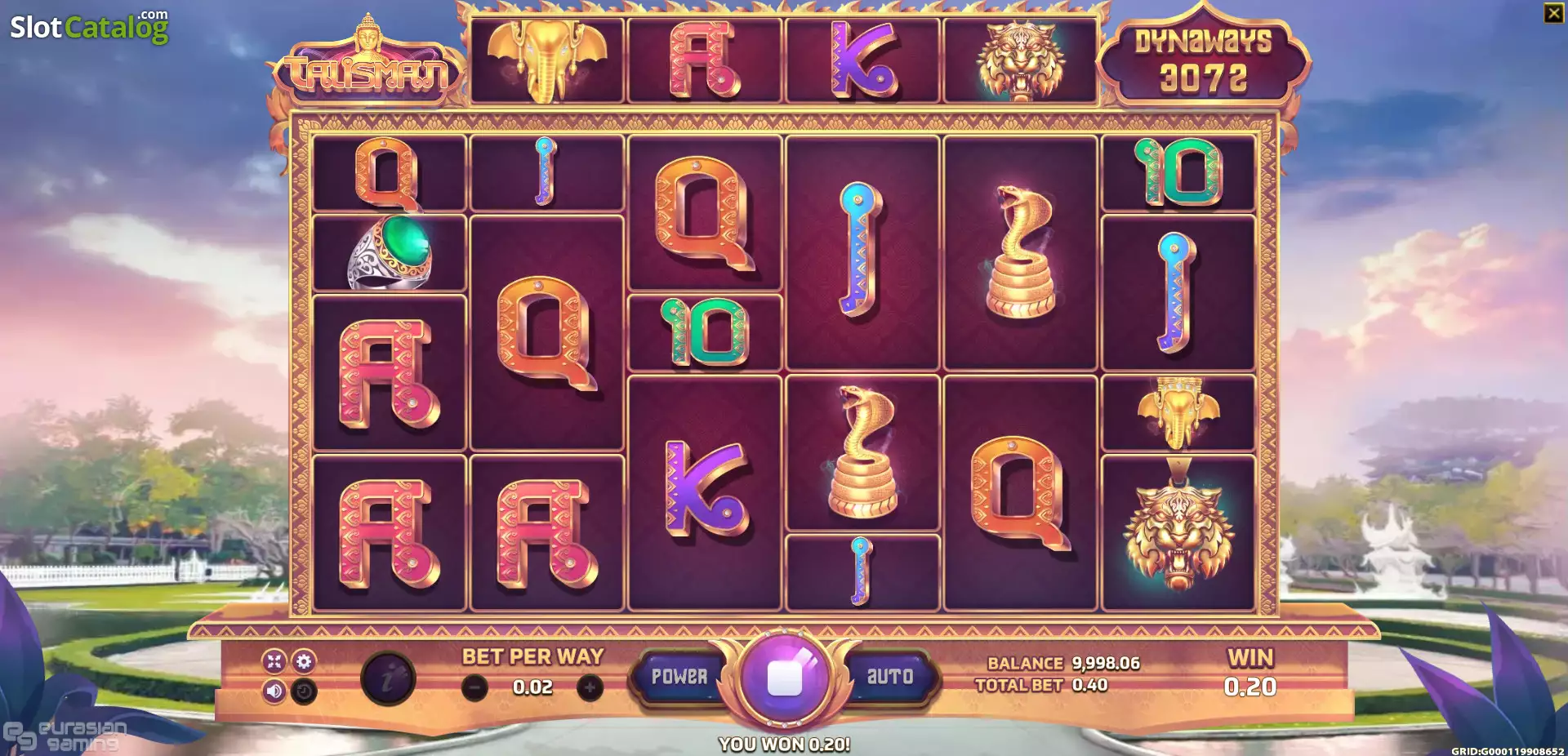
Task: Click the YOU WON 0.20 message
Action: (783, 744)
